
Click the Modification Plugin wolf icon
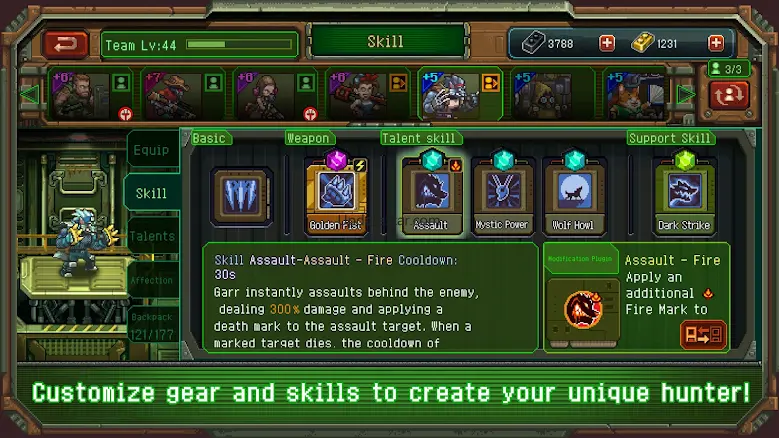tap(581, 310)
